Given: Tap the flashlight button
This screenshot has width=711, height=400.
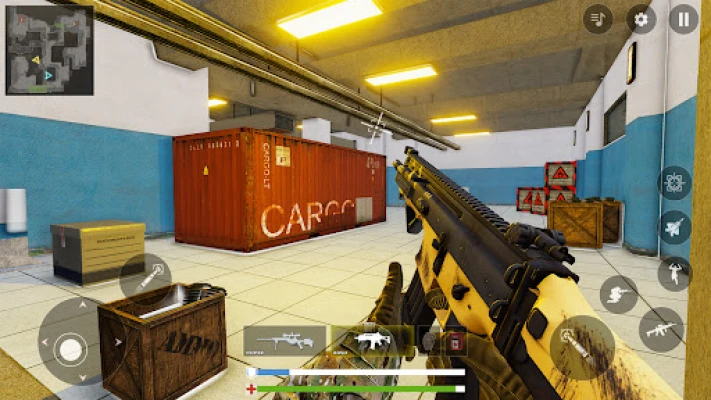Looking at the screenshot, I should pyautogui.click(x=146, y=279).
